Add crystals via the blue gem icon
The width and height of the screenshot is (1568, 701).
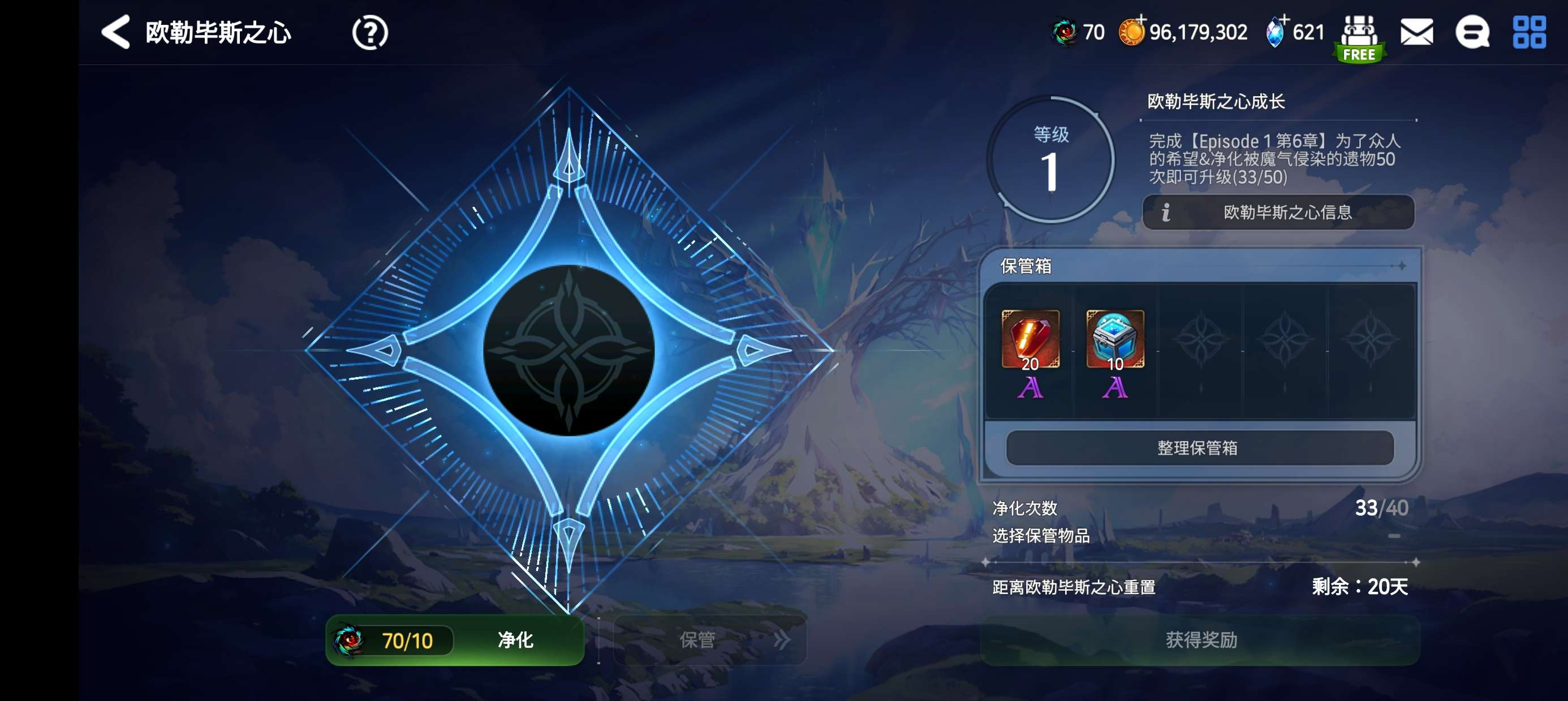(x=1275, y=32)
